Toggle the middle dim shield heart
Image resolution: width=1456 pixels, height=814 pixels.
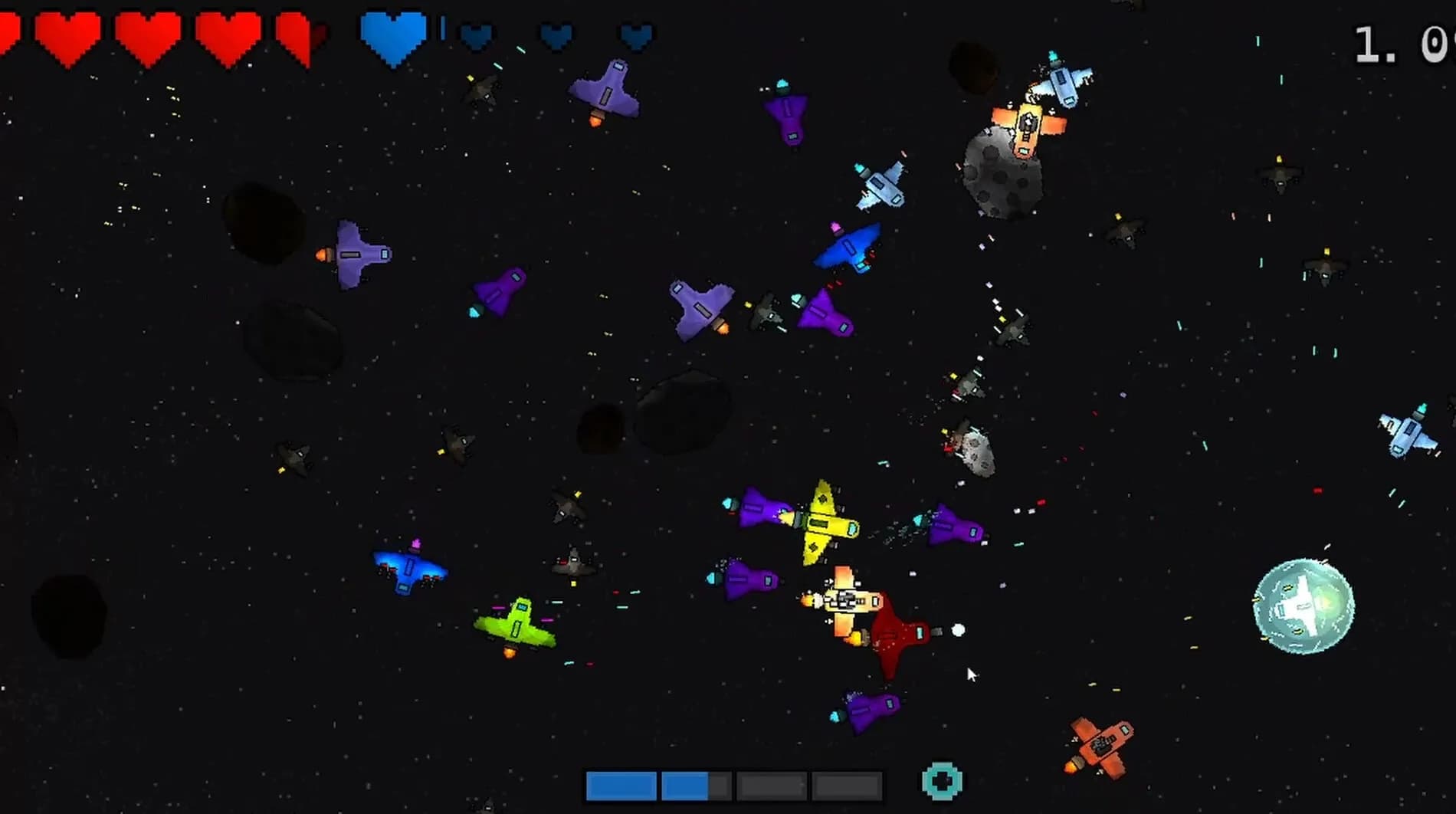click(556, 37)
